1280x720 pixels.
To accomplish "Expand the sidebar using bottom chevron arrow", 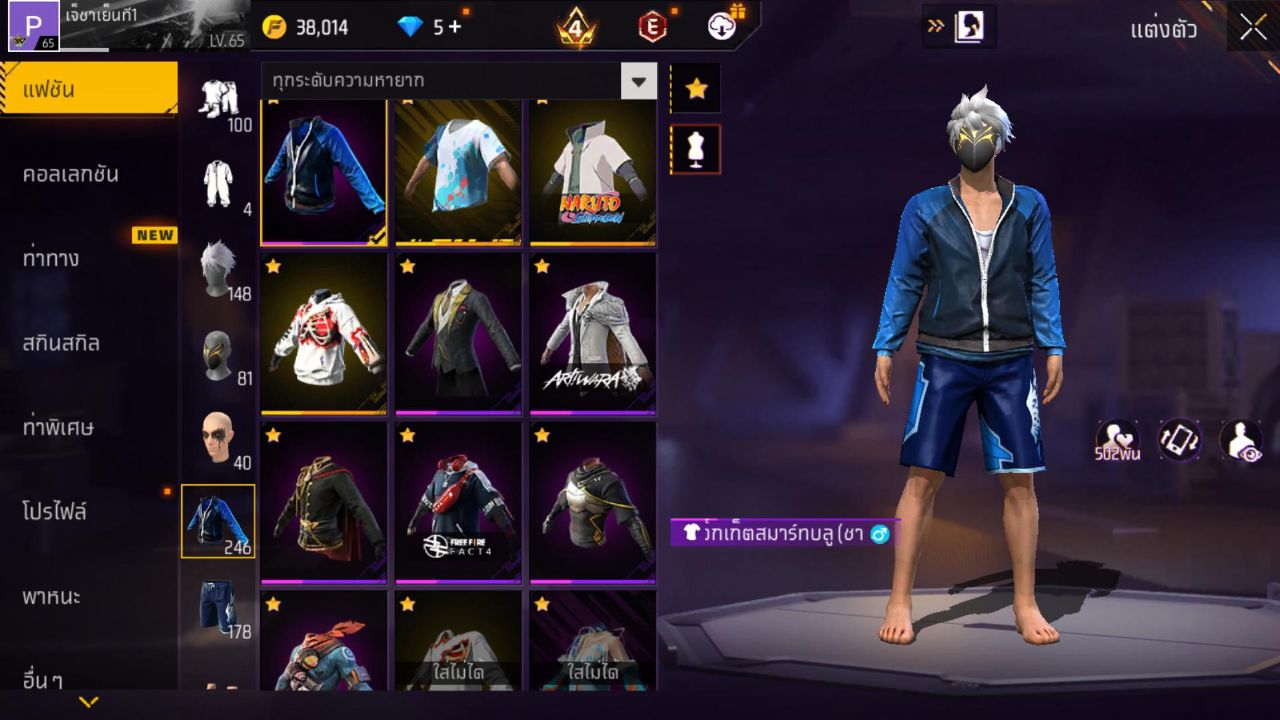I will click(90, 703).
